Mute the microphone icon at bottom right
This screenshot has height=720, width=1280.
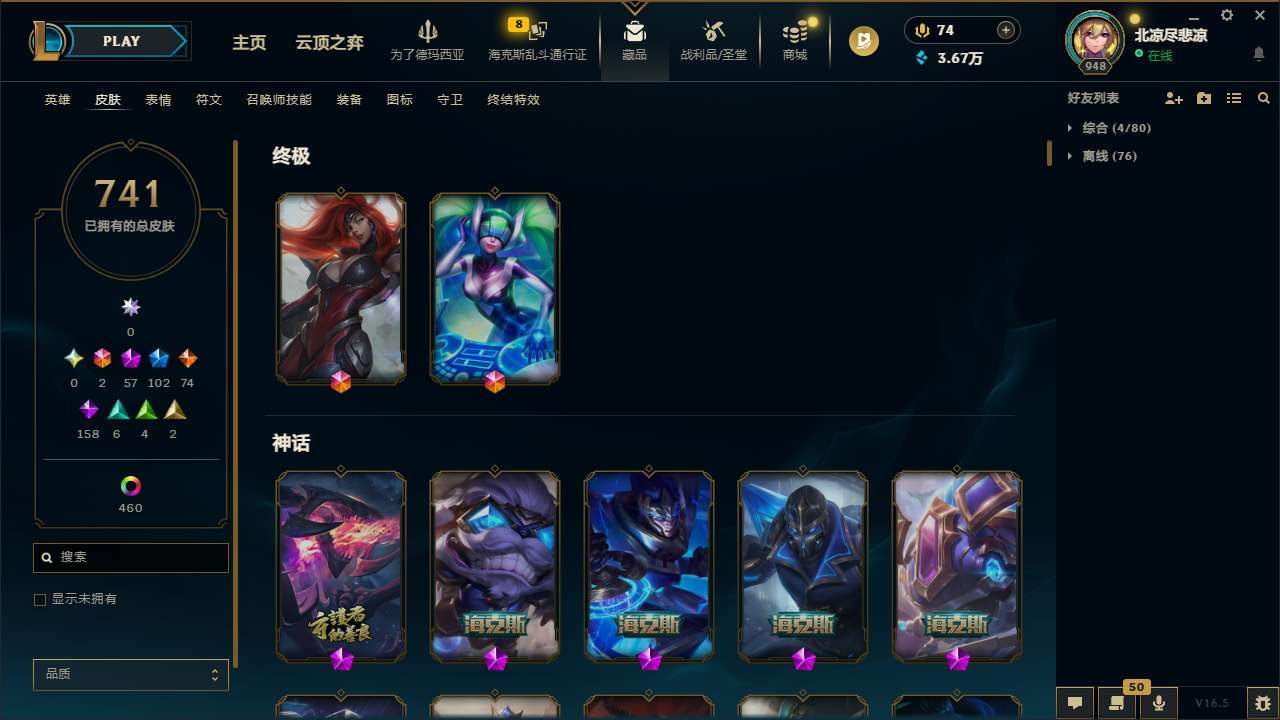[x=1158, y=702]
